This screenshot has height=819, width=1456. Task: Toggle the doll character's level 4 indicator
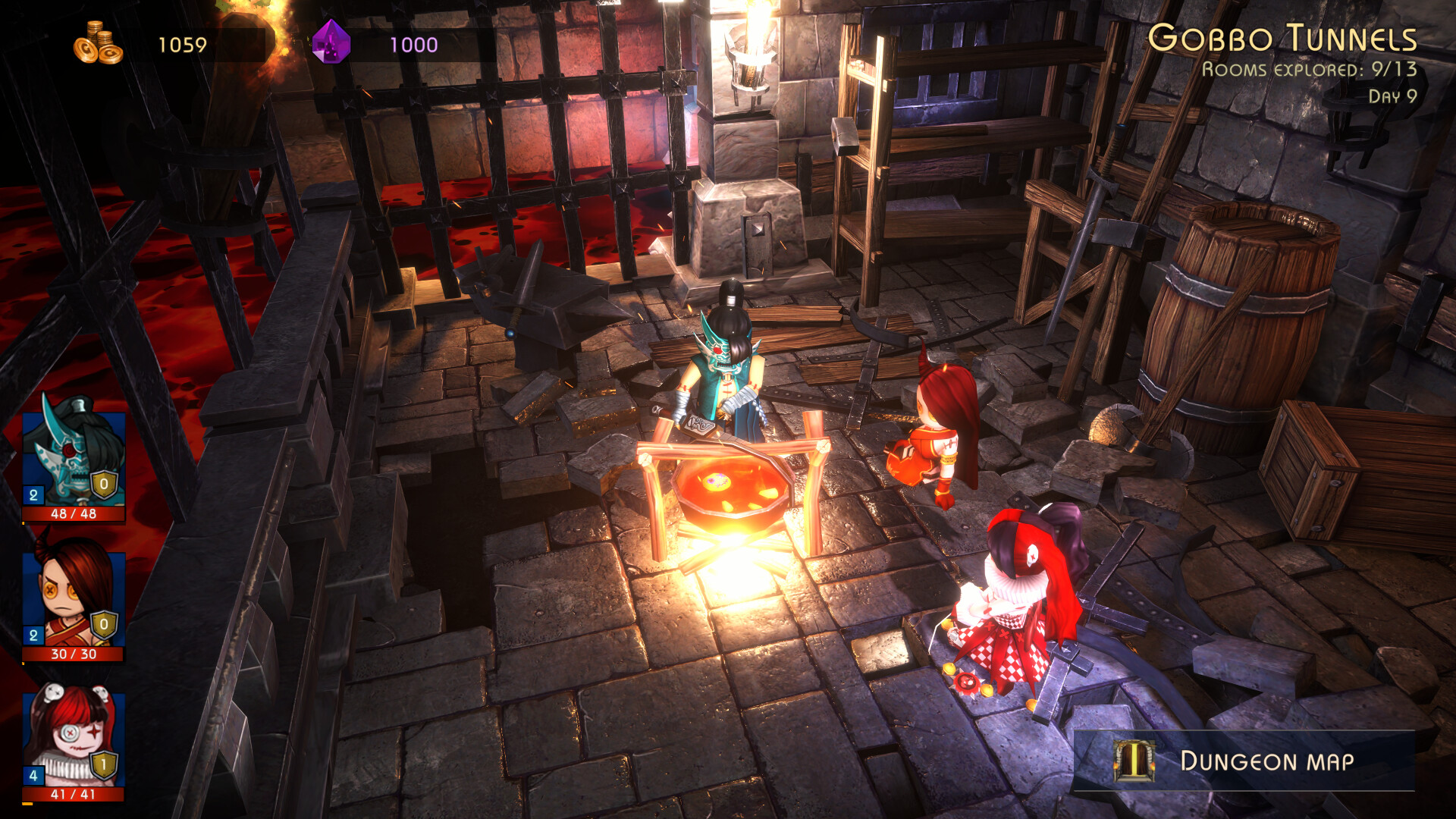click(x=32, y=775)
